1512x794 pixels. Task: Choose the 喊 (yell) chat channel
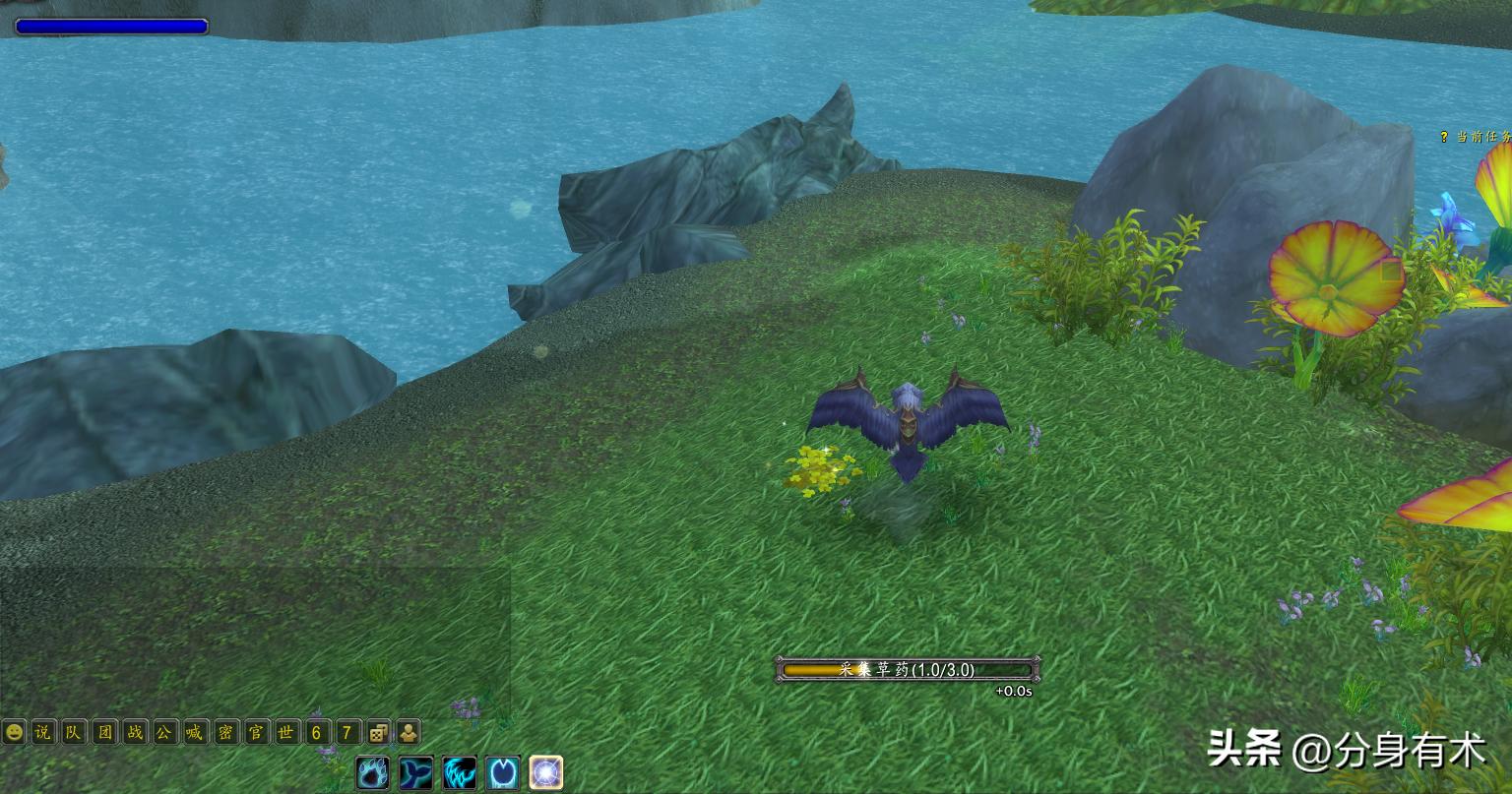196,733
